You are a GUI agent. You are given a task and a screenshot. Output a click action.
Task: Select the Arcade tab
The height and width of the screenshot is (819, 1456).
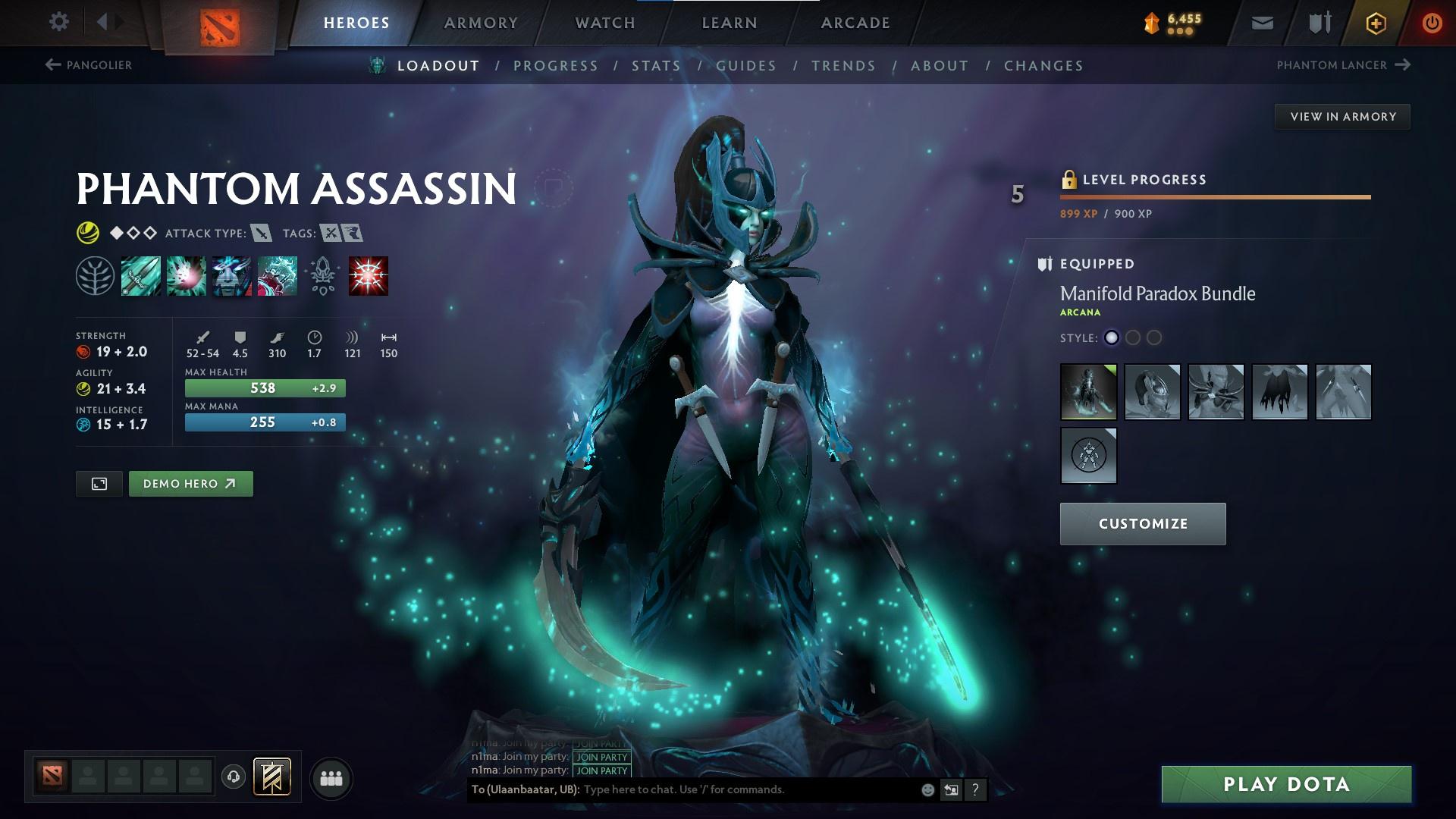(855, 23)
